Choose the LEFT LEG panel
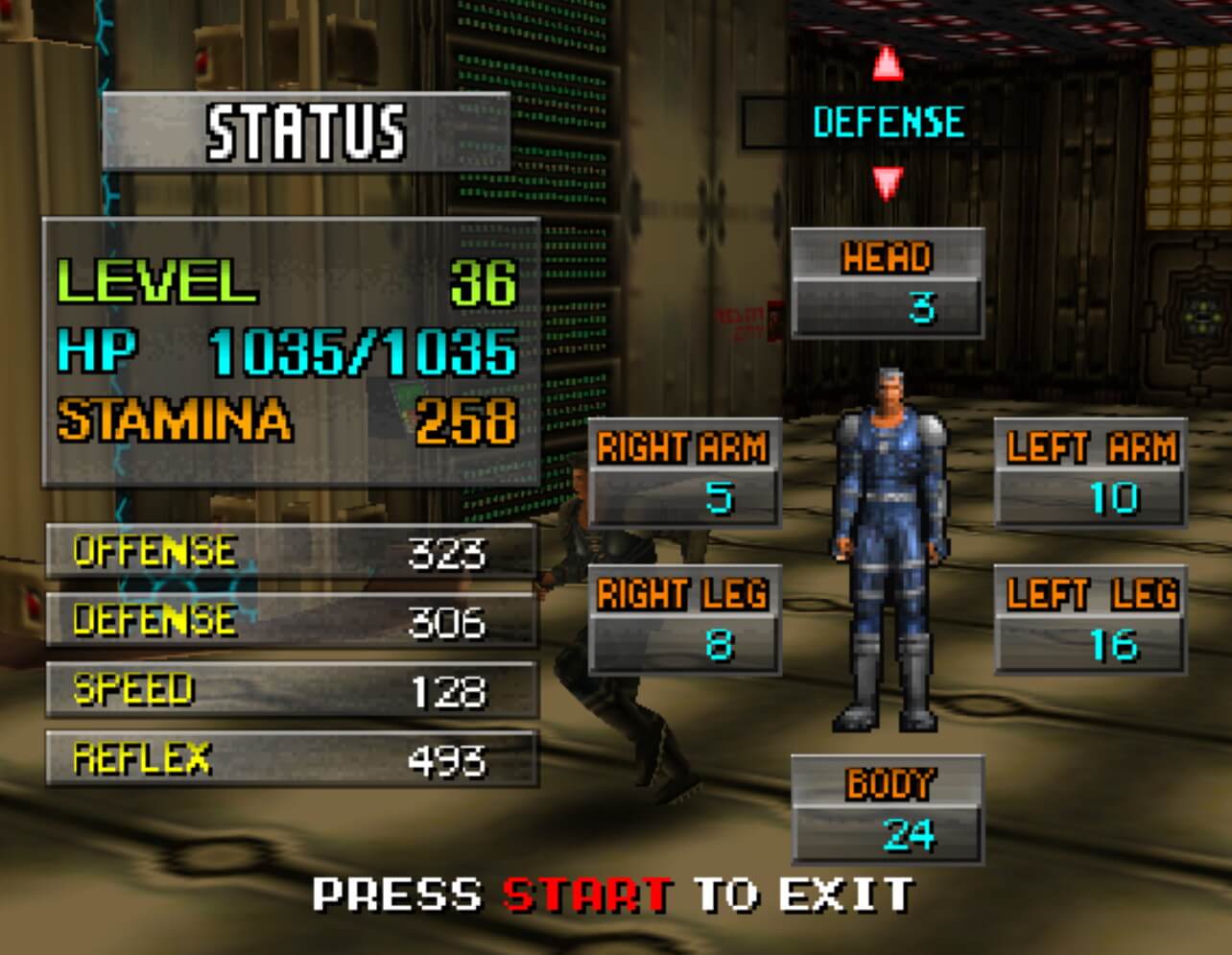This screenshot has height=955, width=1232. click(1090, 619)
